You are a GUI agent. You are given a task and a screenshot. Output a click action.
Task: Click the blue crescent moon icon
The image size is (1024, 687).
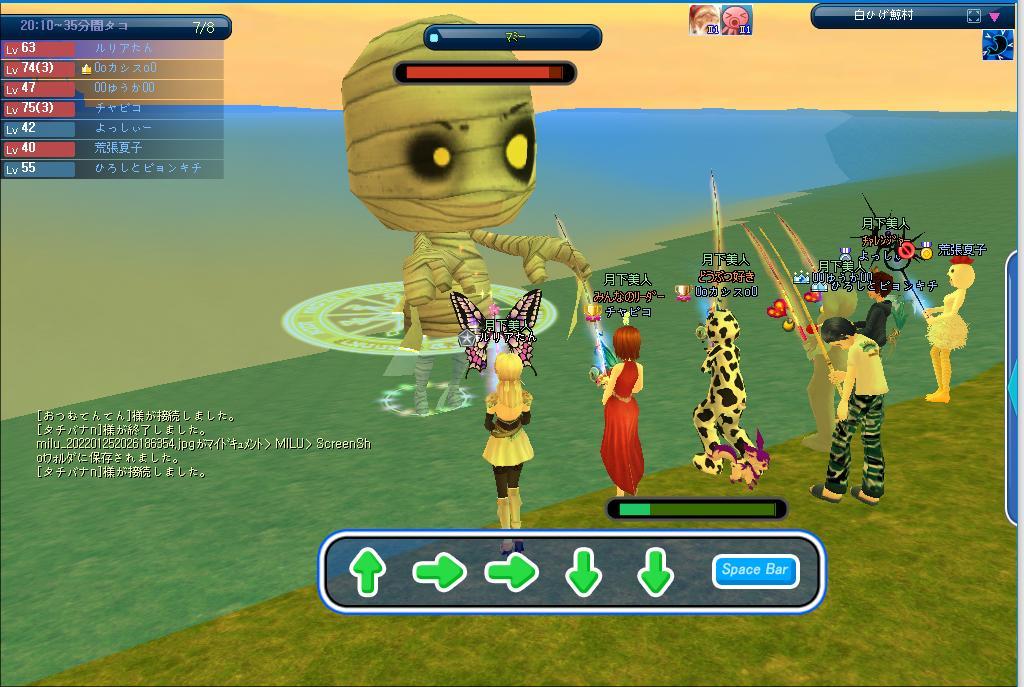tap(997, 45)
